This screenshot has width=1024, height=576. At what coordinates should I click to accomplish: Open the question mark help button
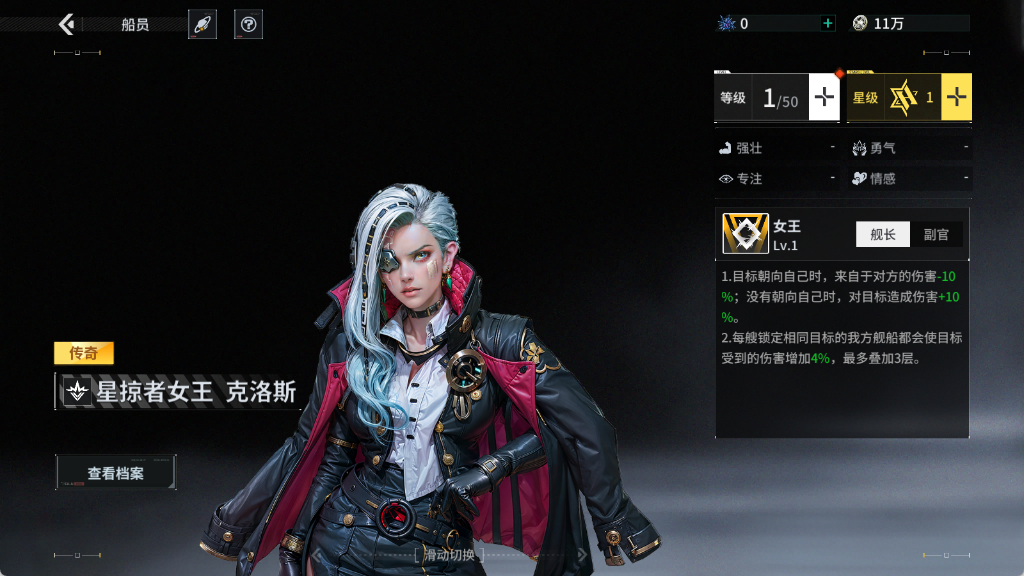[x=248, y=24]
